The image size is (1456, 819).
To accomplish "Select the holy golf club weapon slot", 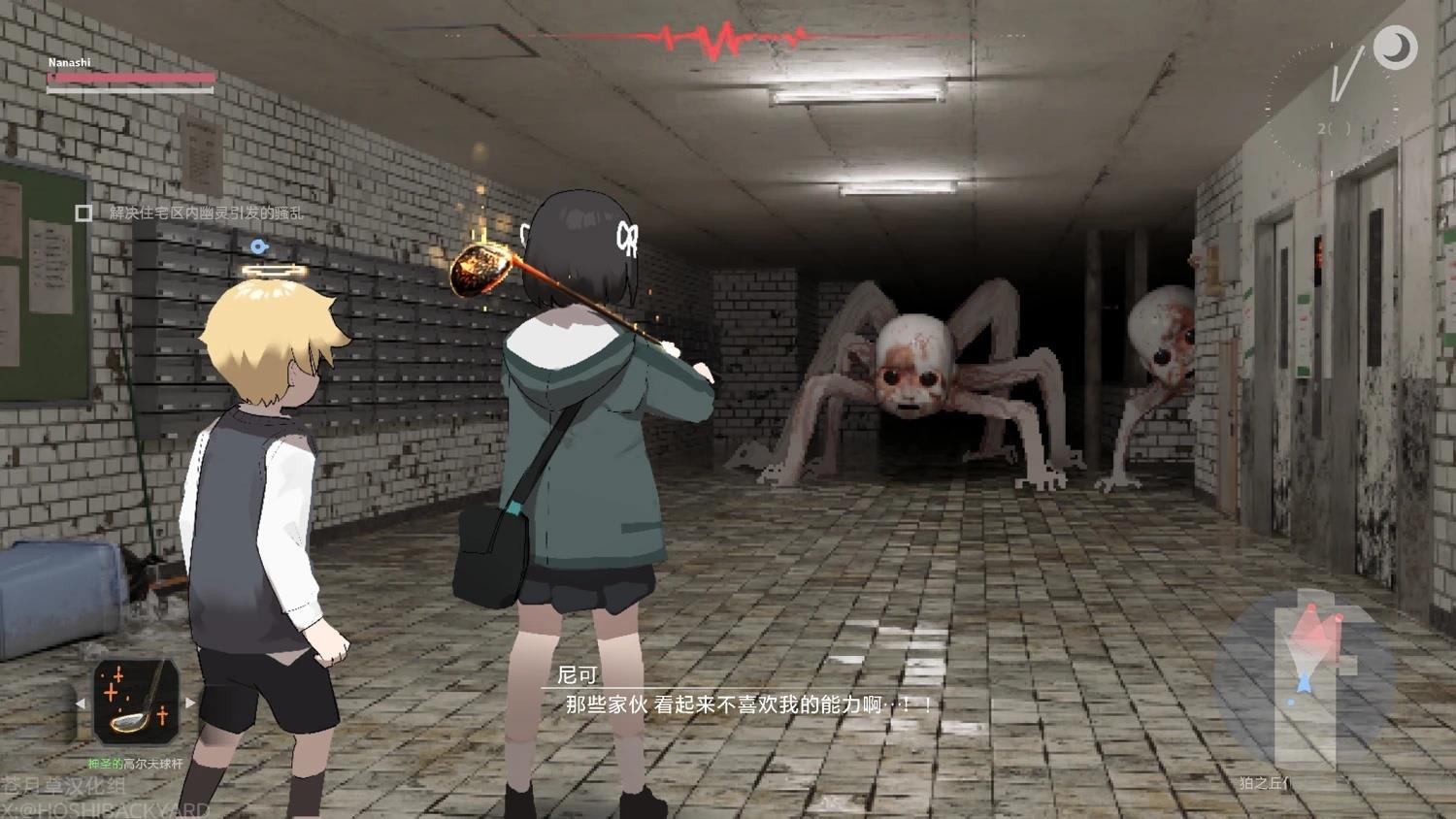I will 136,703.
